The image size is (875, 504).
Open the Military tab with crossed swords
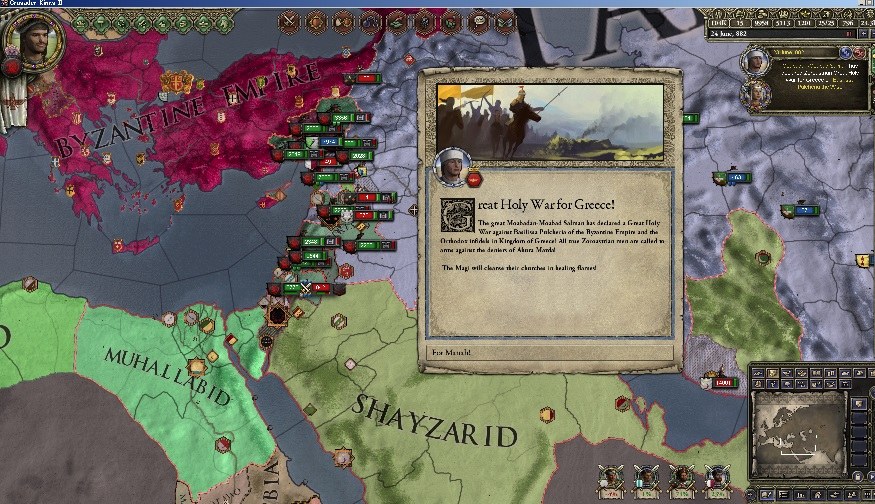[x=291, y=19]
